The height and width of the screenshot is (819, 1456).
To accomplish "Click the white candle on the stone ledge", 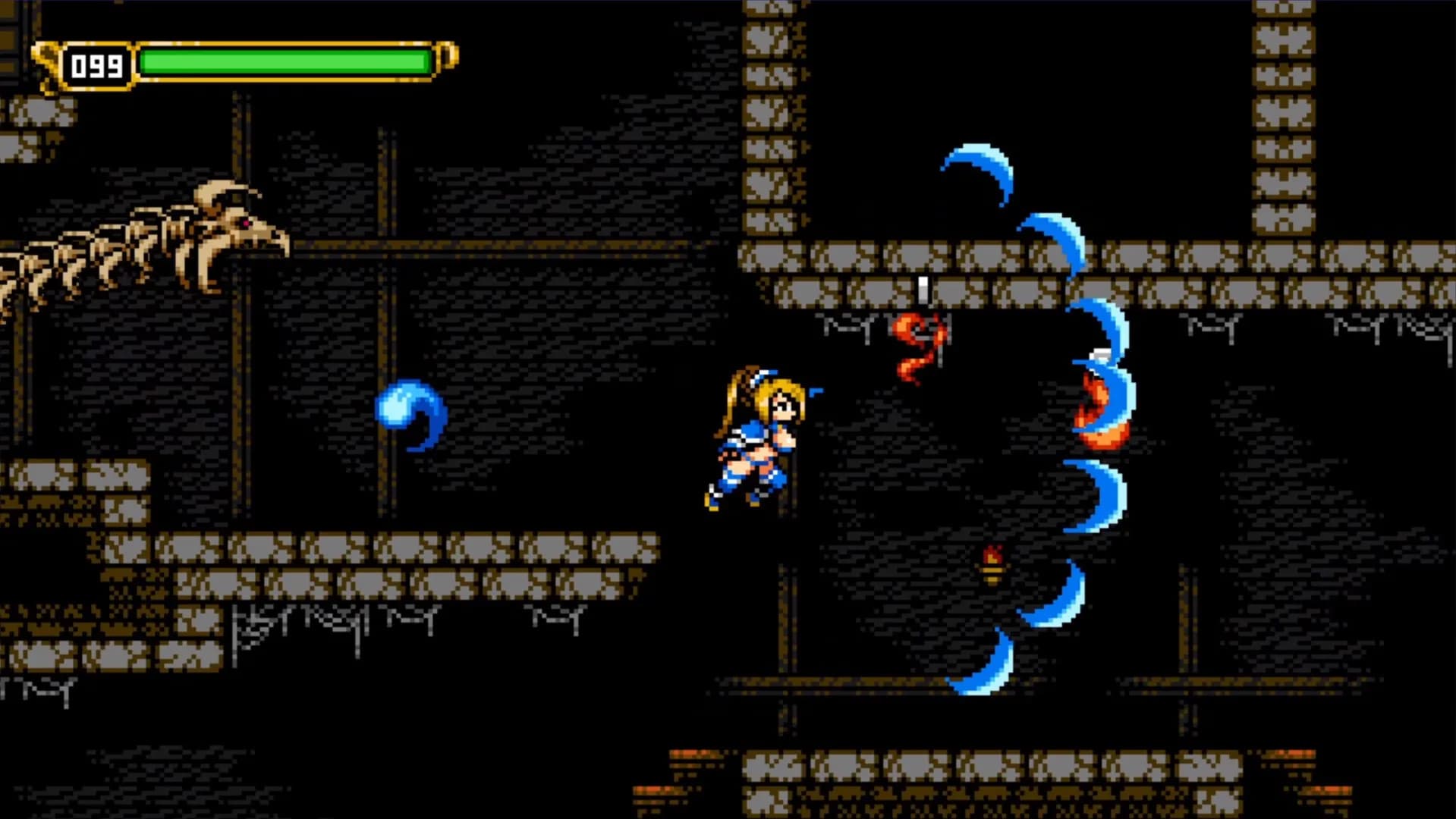I will click(x=922, y=290).
